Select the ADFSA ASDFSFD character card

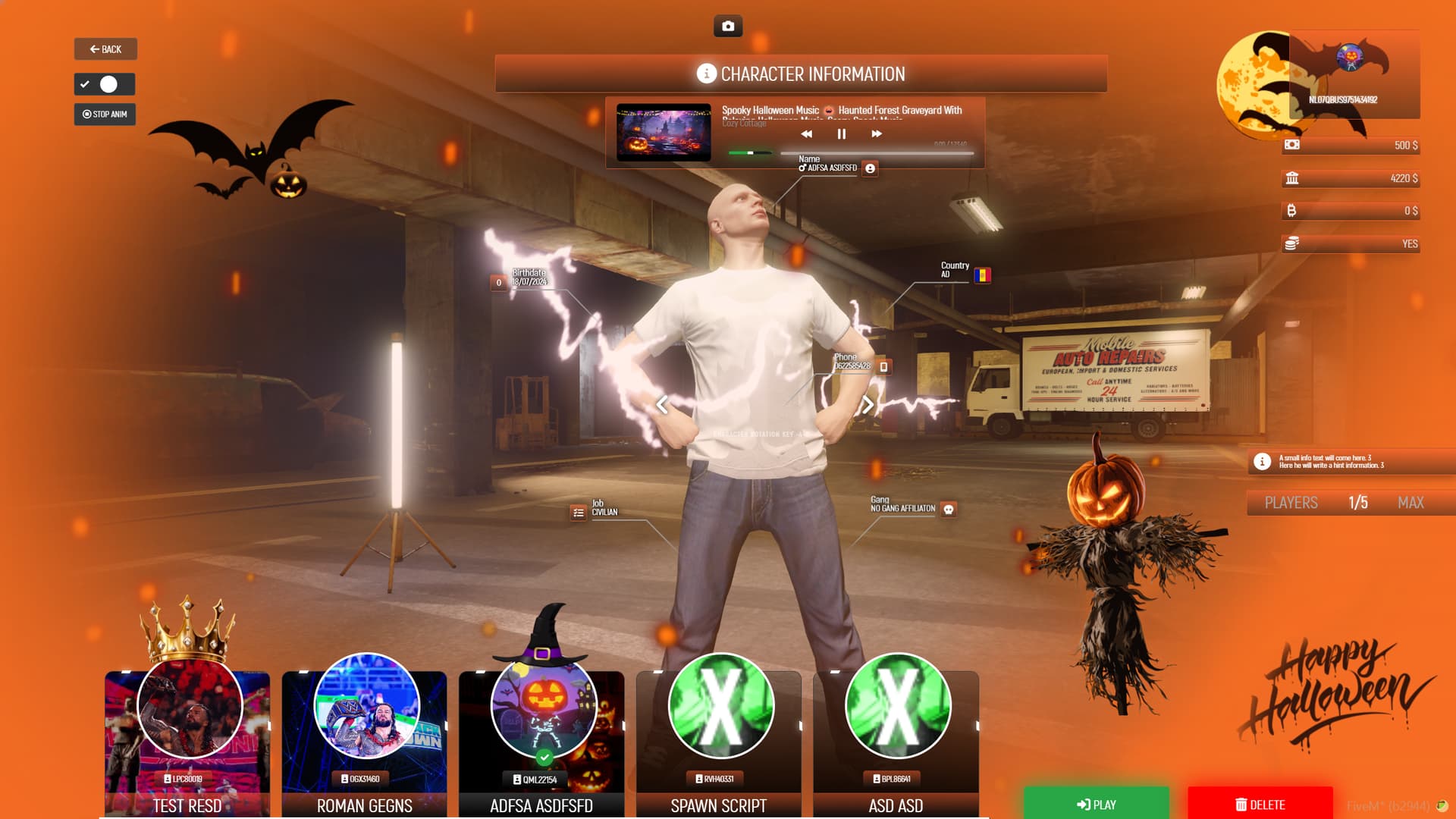[x=541, y=743]
